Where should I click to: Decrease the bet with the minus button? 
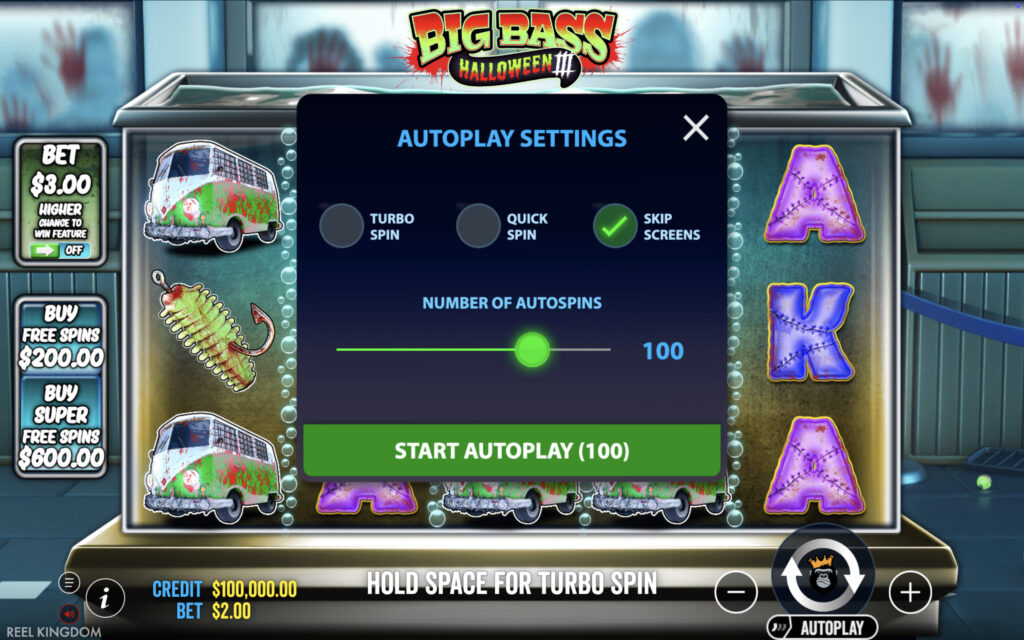pos(736,592)
